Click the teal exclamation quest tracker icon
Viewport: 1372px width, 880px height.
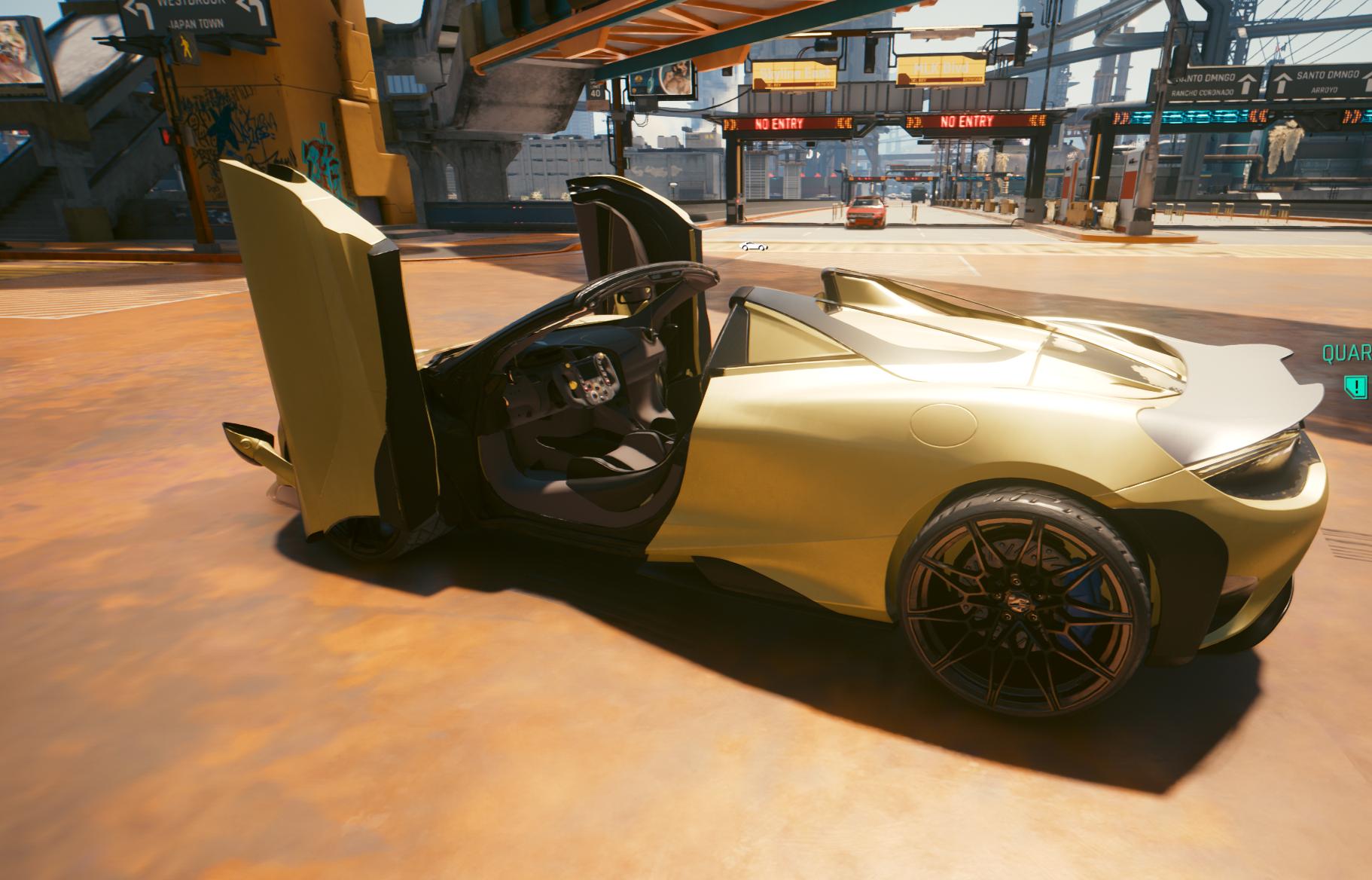[1356, 387]
